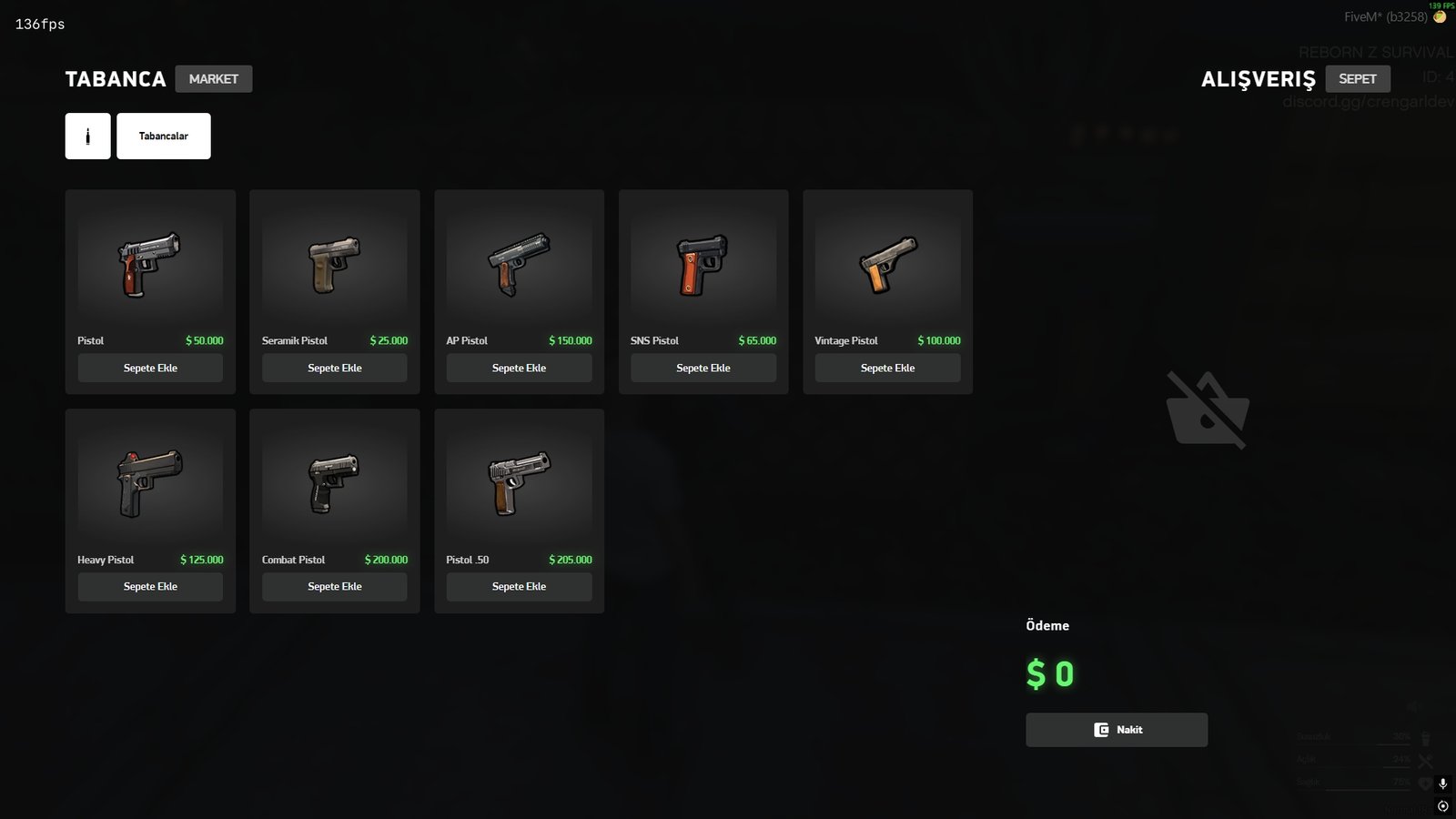Click the card icon on the Nakit button

(x=1100, y=729)
